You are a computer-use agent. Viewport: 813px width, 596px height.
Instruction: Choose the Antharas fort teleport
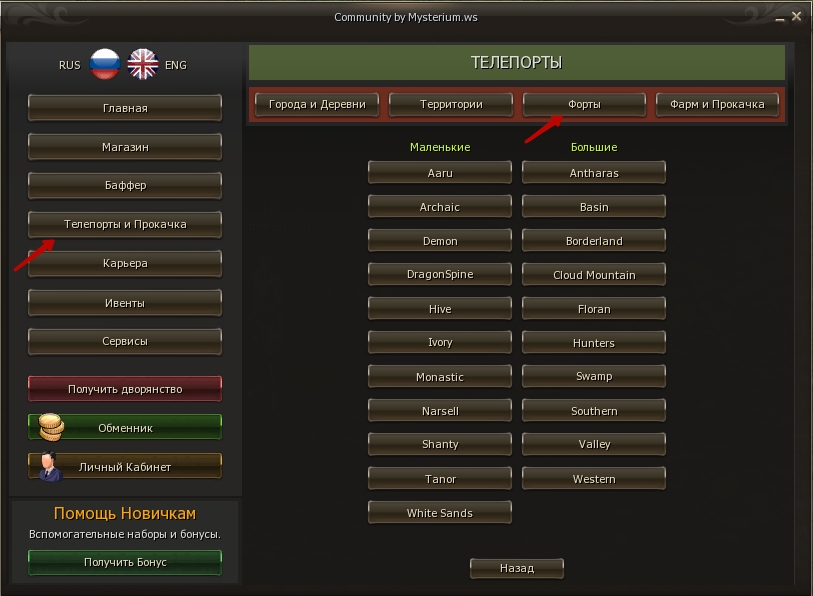point(594,173)
